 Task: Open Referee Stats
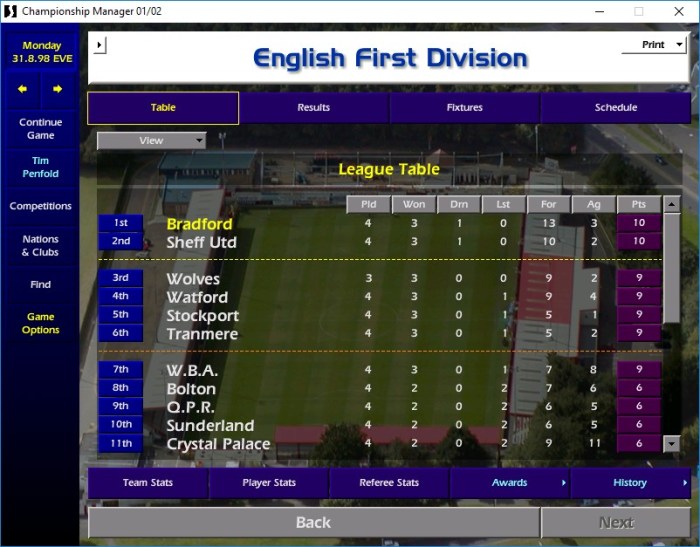coord(389,483)
